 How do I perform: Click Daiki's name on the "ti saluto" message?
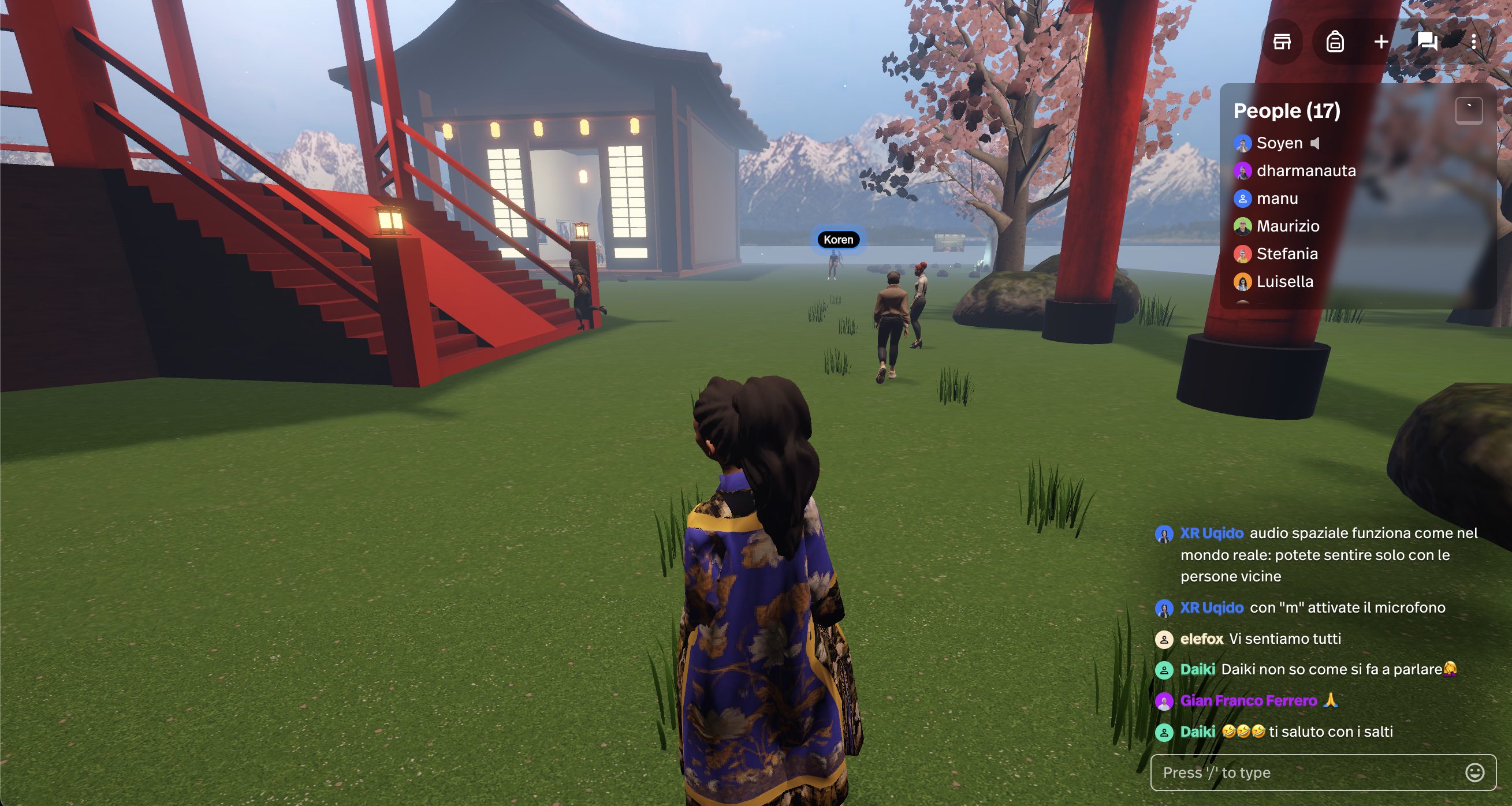coord(1197,732)
